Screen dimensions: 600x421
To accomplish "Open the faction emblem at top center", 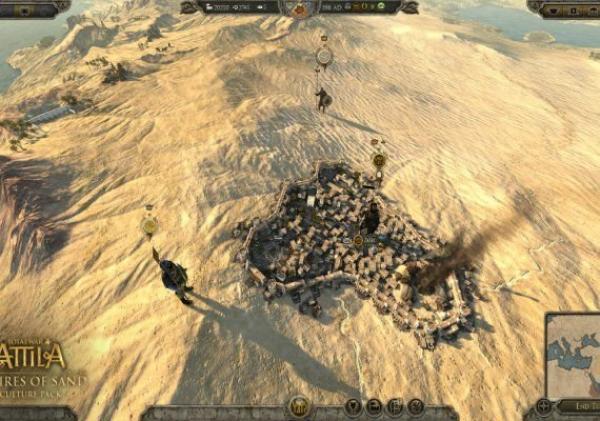I will point(300,10).
